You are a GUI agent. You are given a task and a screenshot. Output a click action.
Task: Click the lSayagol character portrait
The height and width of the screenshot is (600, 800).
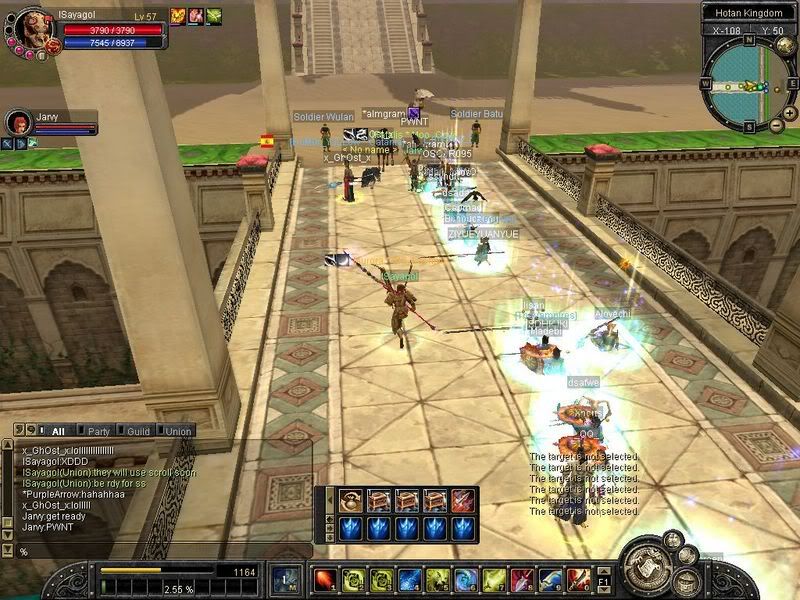[x=30, y=30]
